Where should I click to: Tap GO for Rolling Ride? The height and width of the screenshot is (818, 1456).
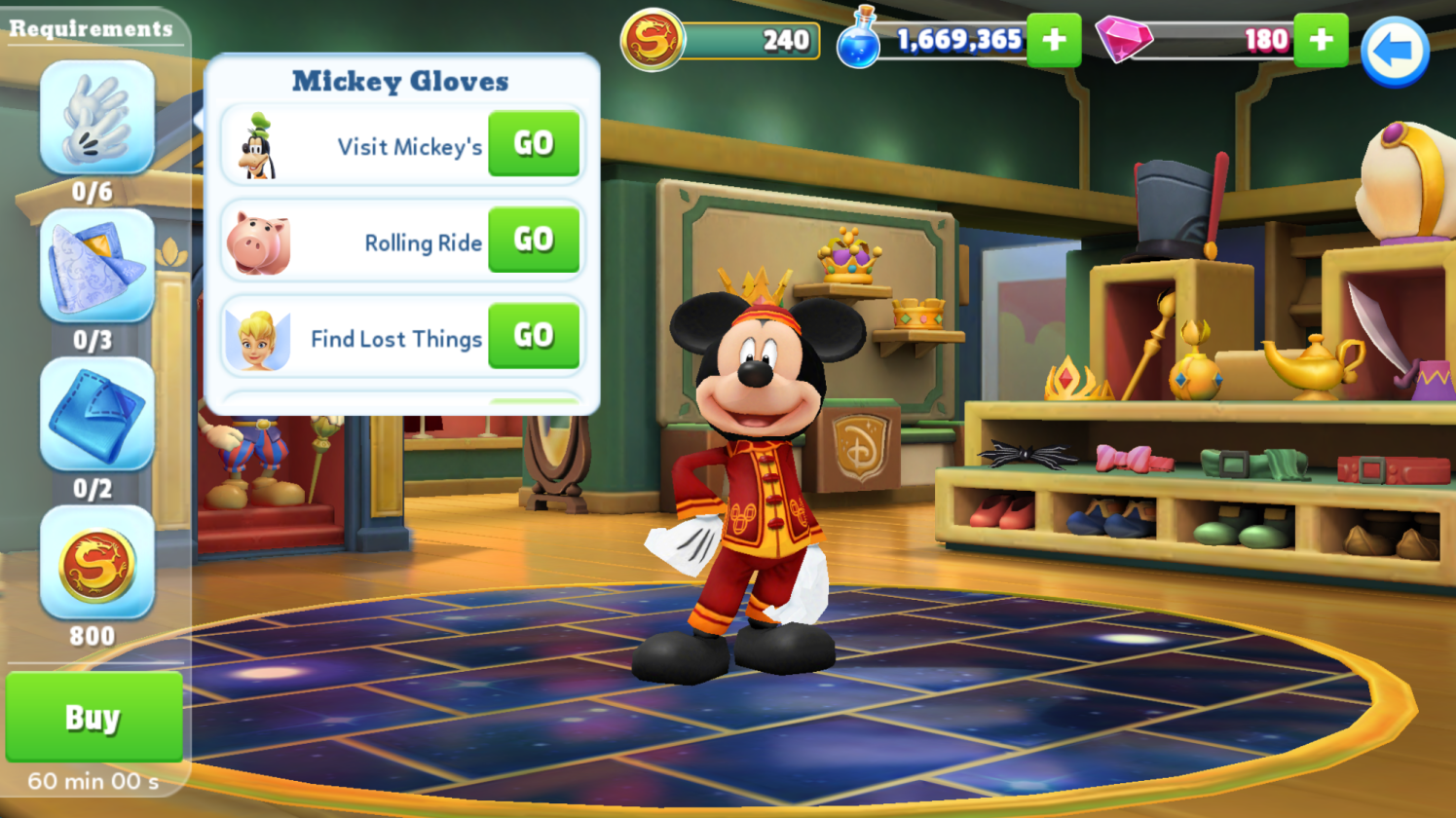tap(534, 240)
